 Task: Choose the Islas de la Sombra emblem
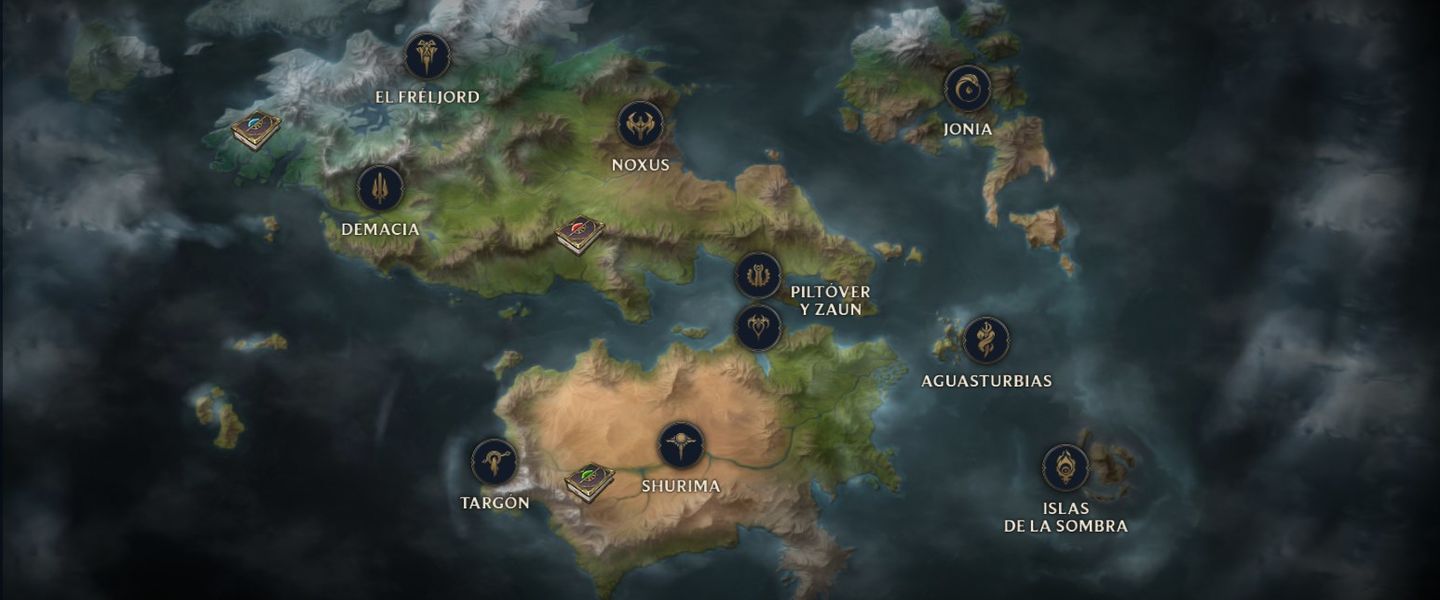[1065, 467]
